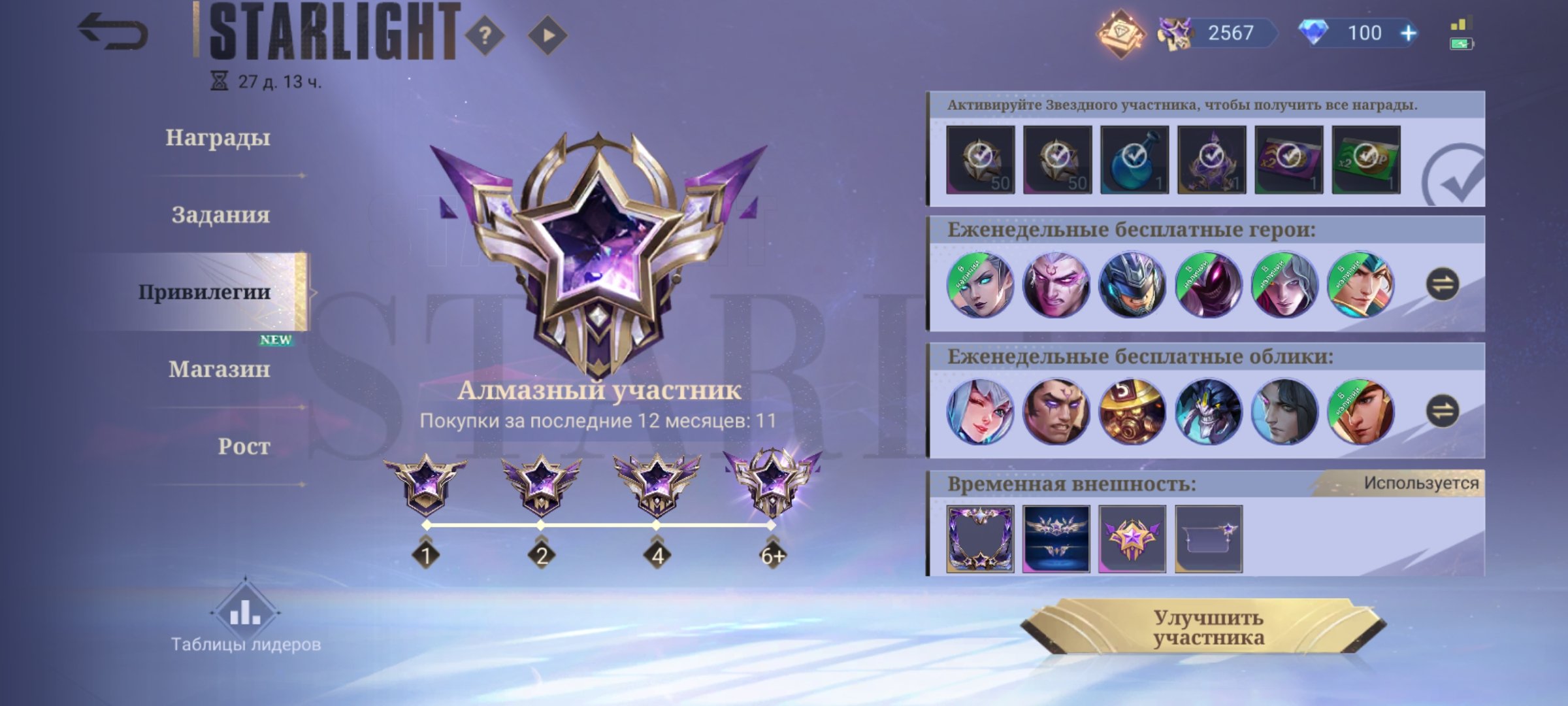The width and height of the screenshot is (1568, 706).
Task: Add diamonds with the plus button
Action: coord(1409,33)
